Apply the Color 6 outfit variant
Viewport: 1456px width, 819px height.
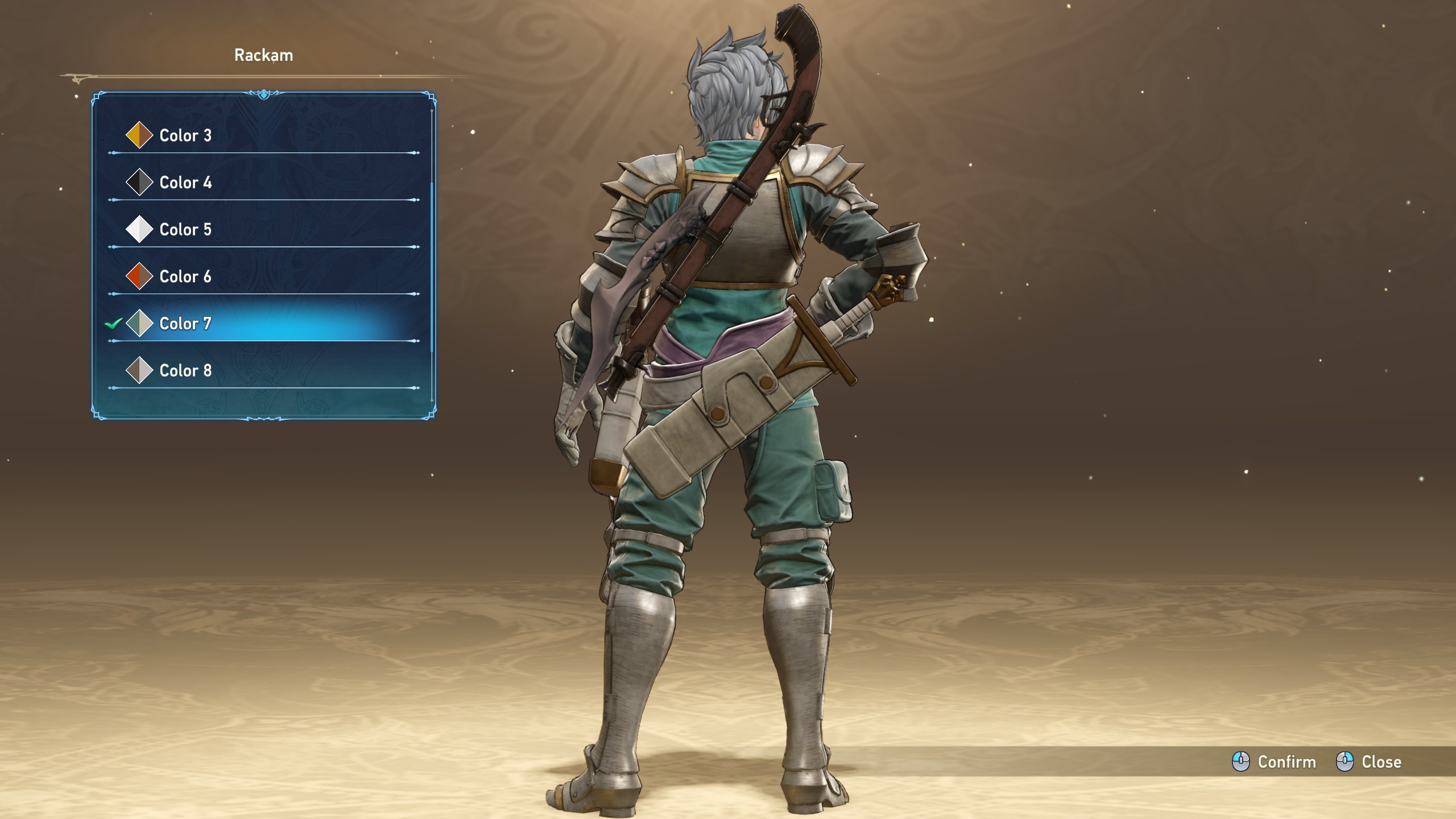click(x=185, y=277)
